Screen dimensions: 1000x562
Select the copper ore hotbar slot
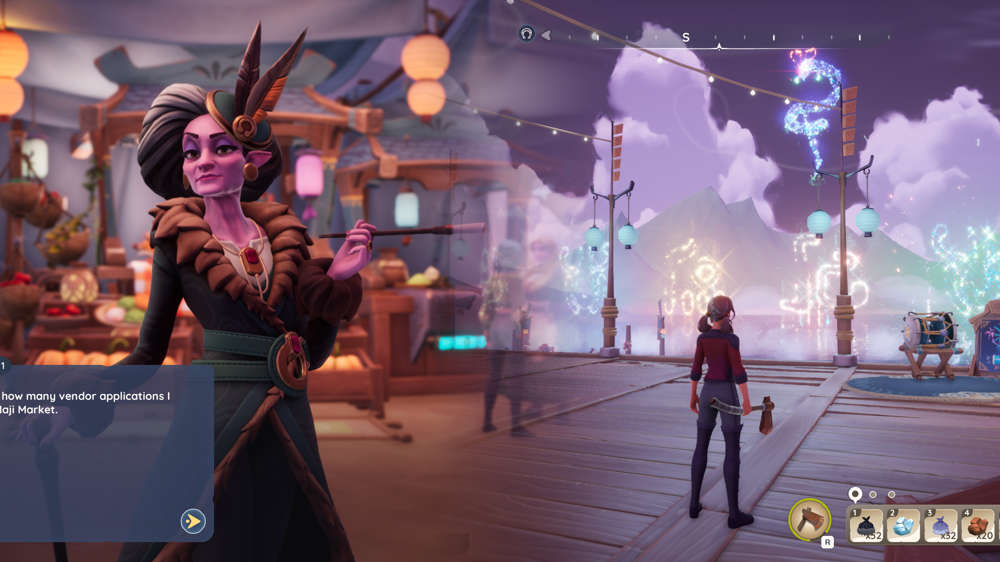[x=980, y=527]
